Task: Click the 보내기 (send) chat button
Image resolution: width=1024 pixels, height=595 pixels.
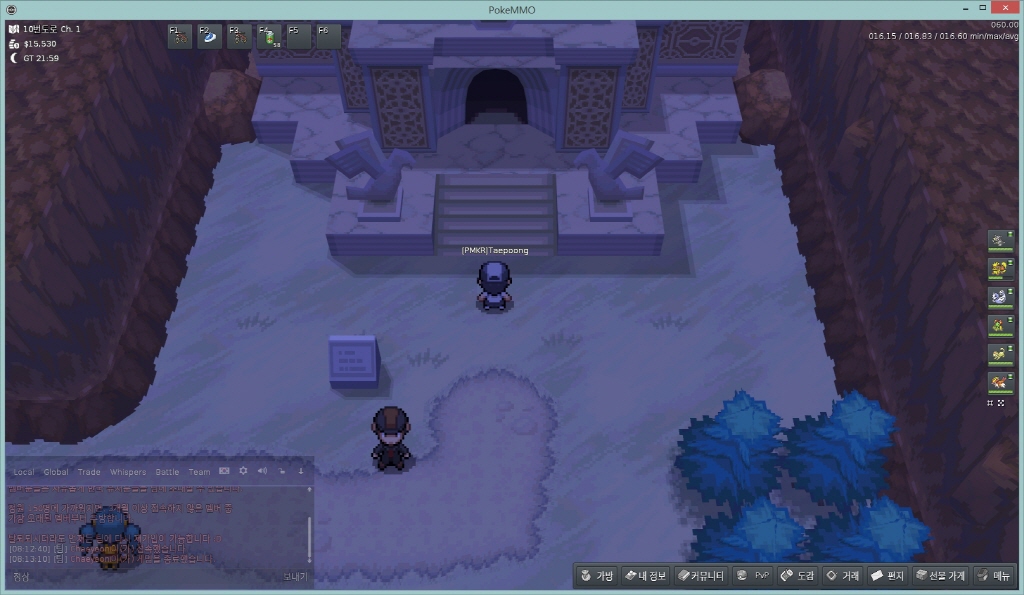Action: 295,576
